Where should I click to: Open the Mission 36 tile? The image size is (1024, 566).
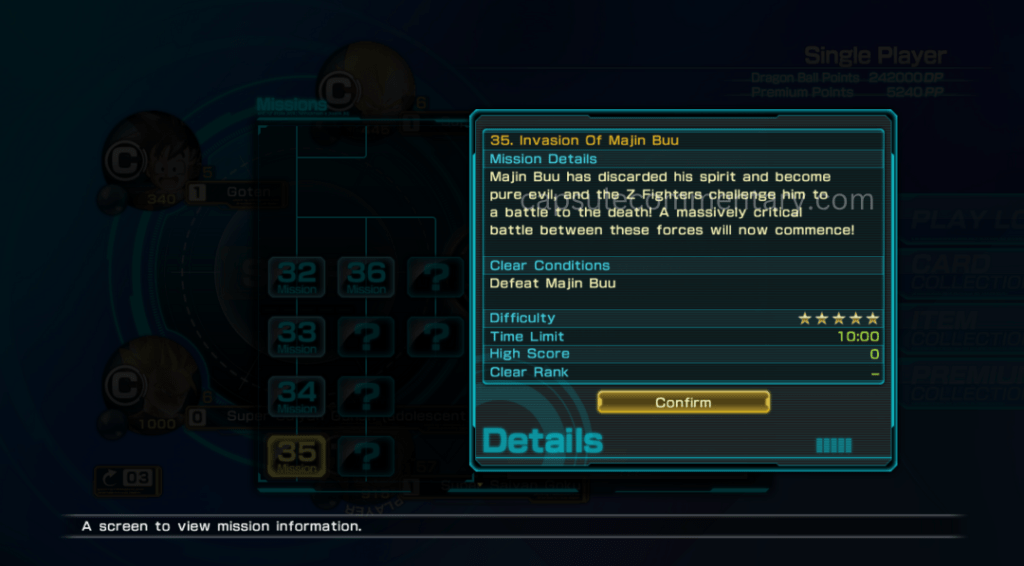coord(366,277)
